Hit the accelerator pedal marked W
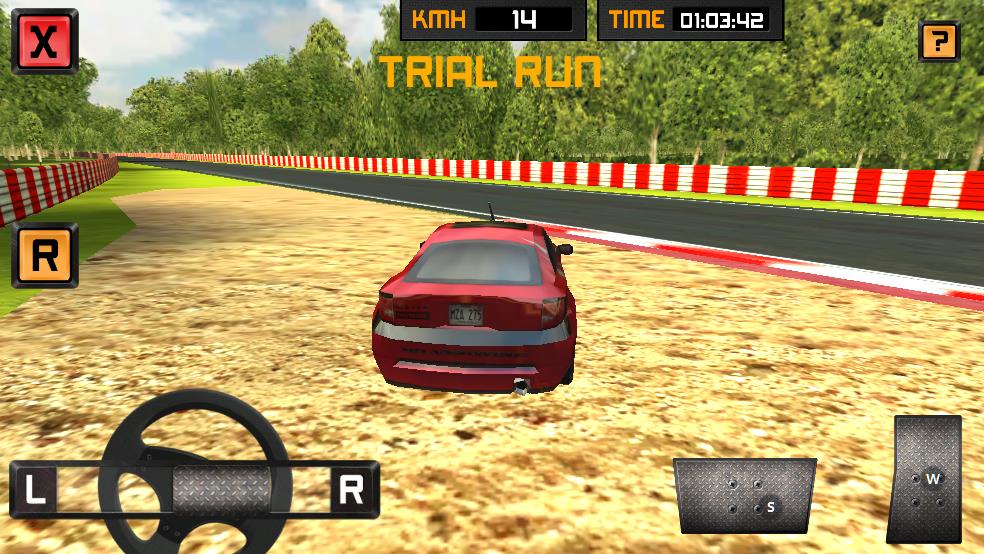The width and height of the screenshot is (984, 554). coord(925,479)
